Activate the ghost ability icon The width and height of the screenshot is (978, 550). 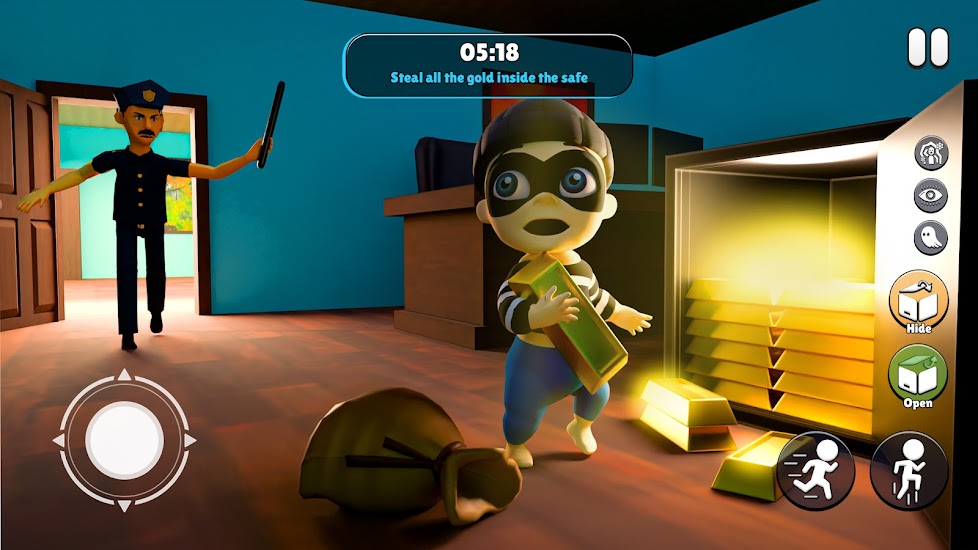(x=930, y=237)
